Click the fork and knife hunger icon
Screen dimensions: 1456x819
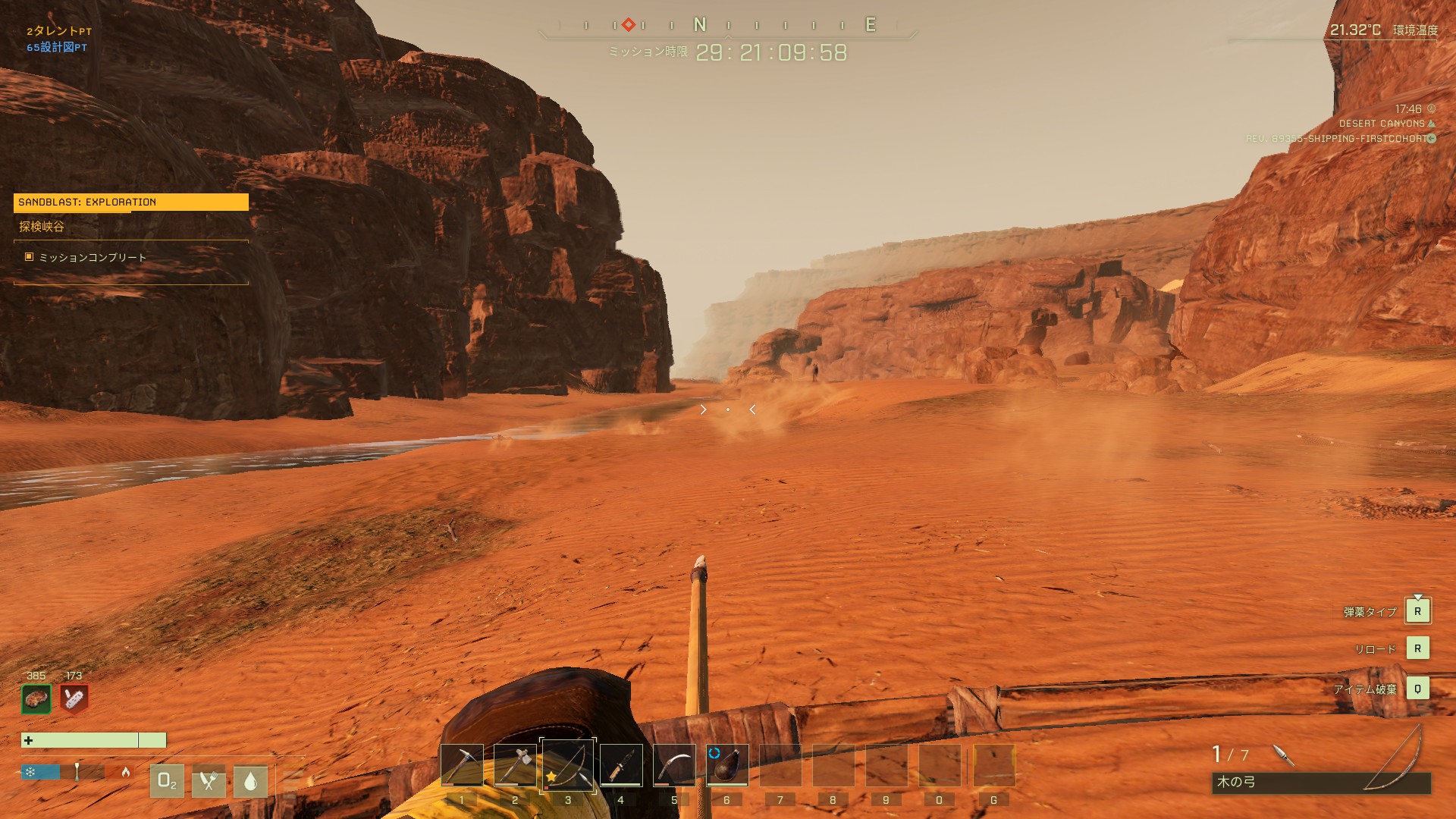209,781
